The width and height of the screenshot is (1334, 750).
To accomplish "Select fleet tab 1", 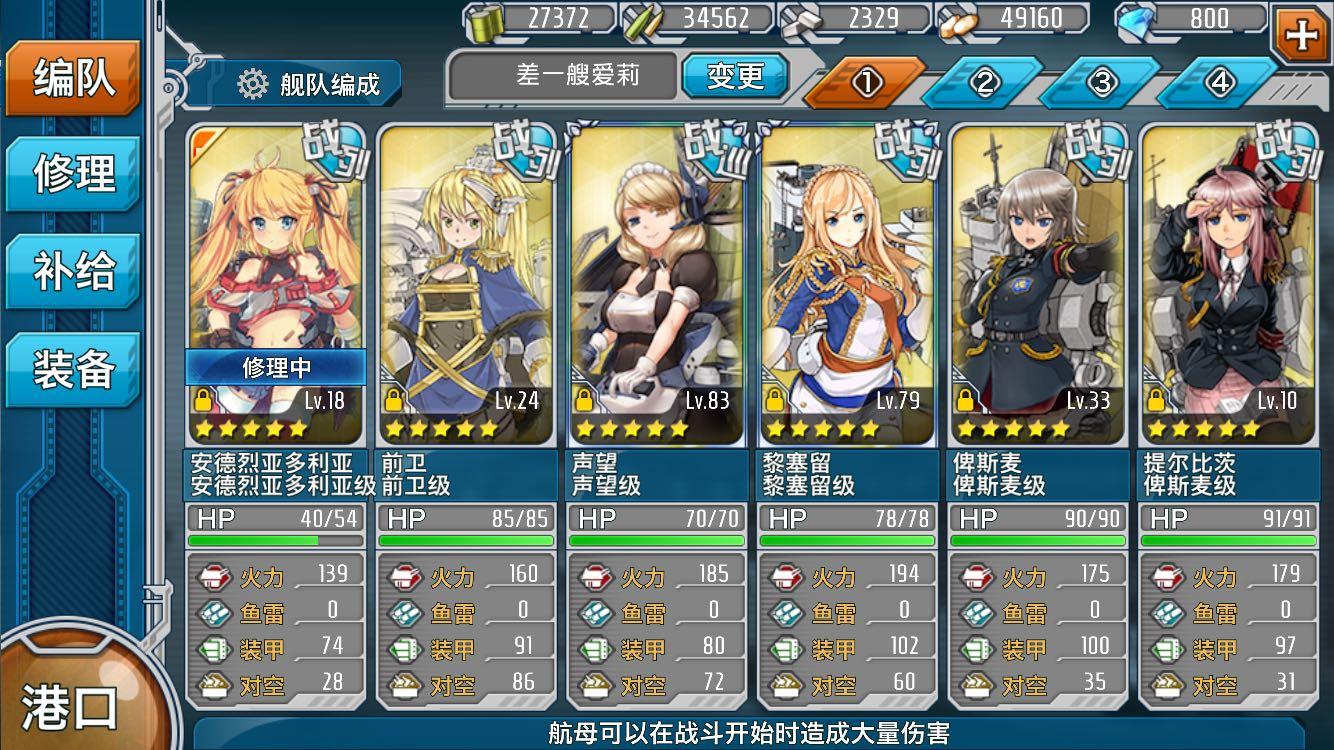I will 866,83.
